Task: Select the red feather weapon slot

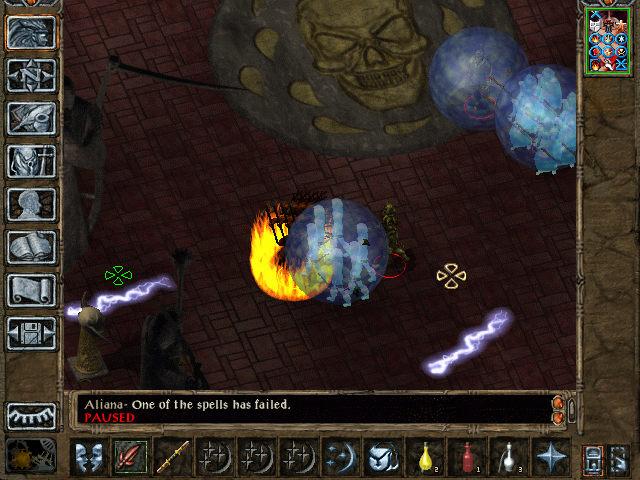Action: coord(130,457)
